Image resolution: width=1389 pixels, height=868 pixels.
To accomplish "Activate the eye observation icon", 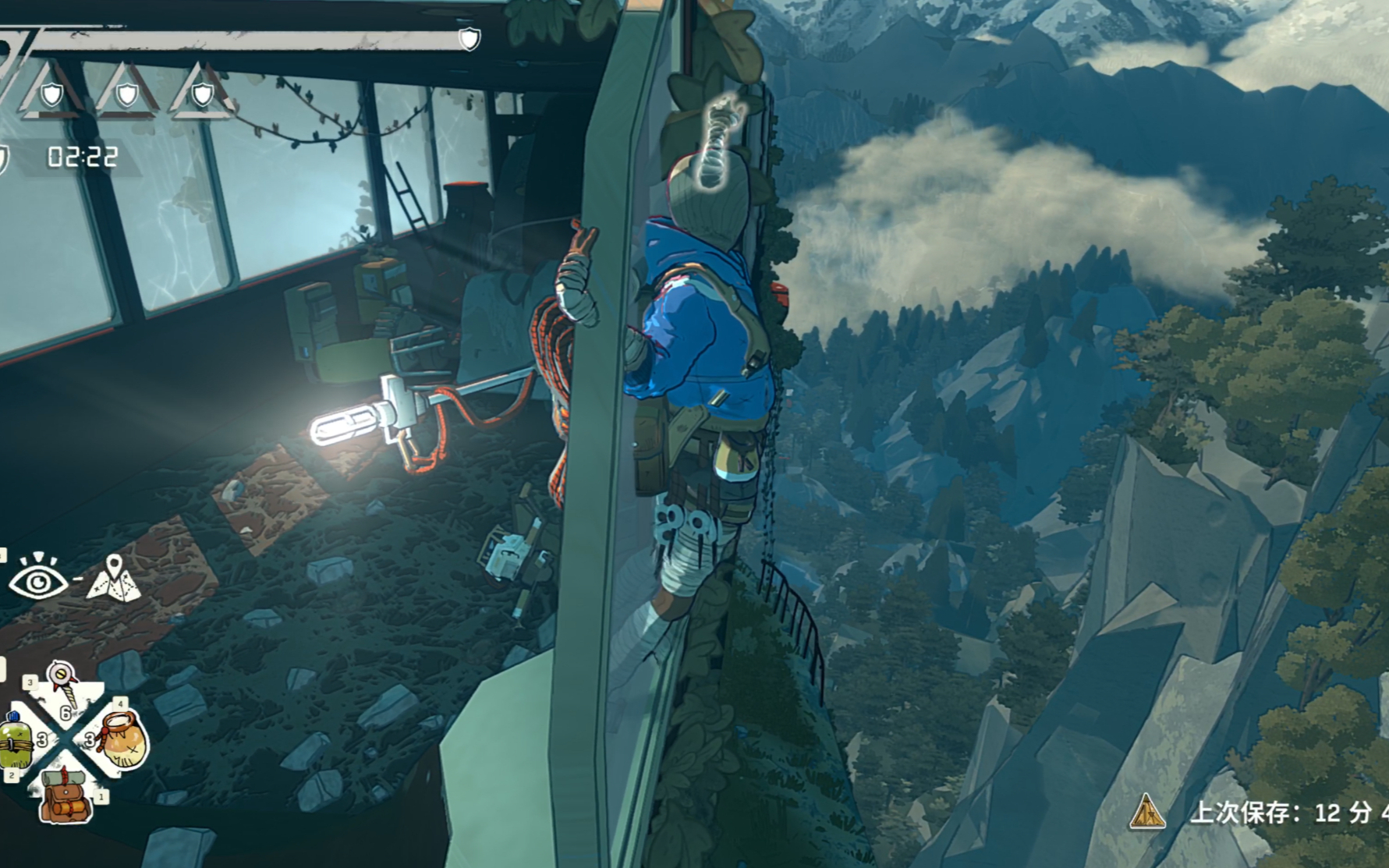I will (x=37, y=578).
